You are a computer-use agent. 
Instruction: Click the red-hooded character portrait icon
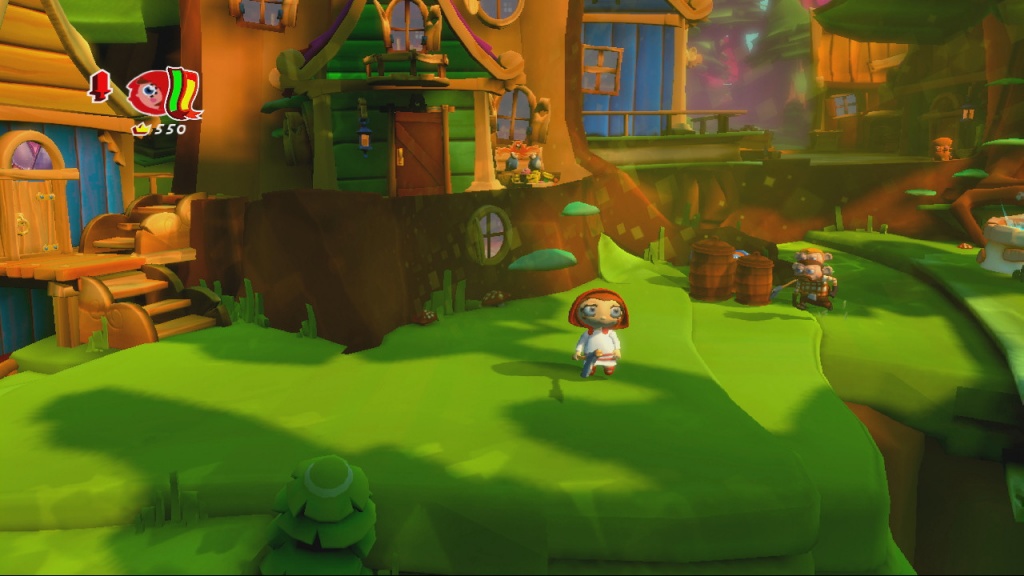pyautogui.click(x=146, y=94)
